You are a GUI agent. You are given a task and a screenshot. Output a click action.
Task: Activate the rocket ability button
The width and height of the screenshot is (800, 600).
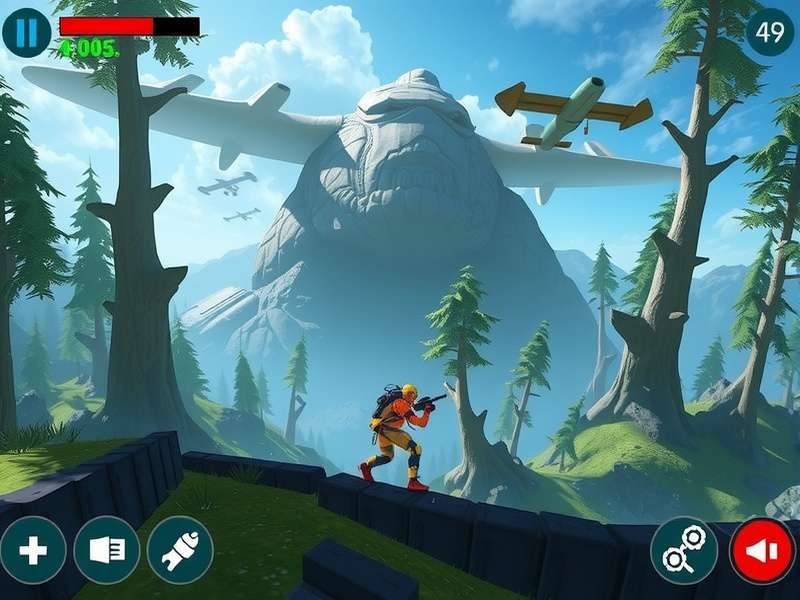(x=181, y=551)
